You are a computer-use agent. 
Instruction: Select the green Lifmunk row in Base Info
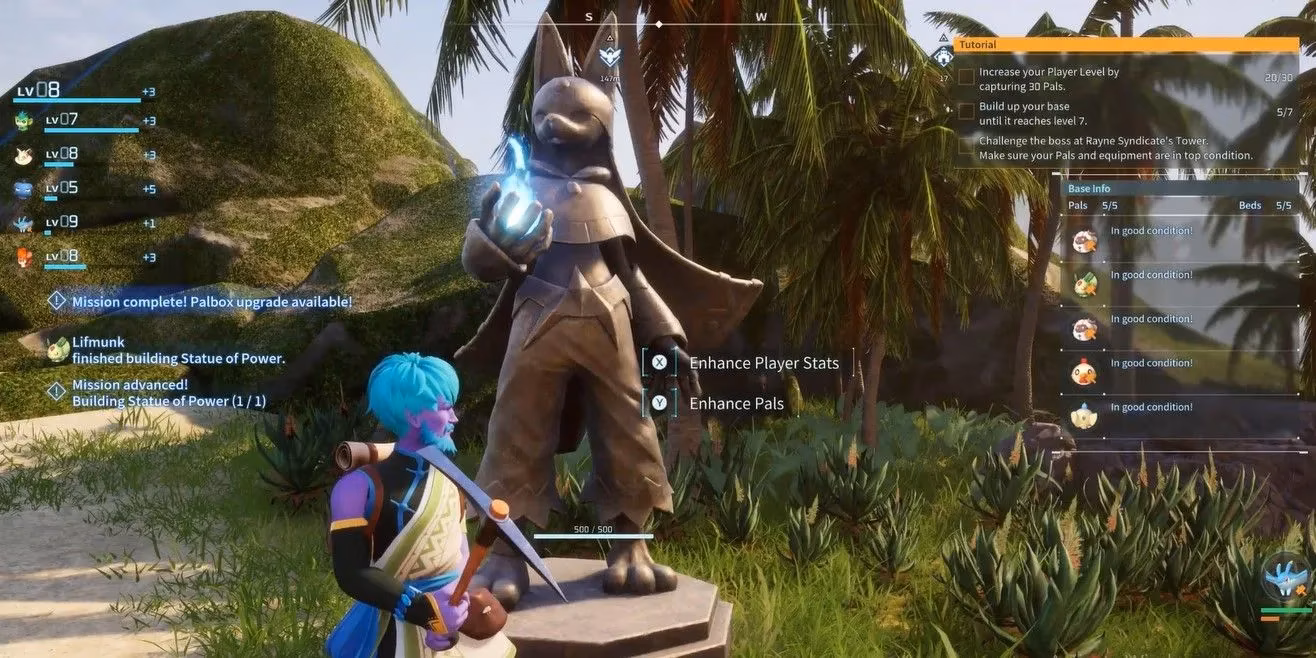click(x=1084, y=284)
